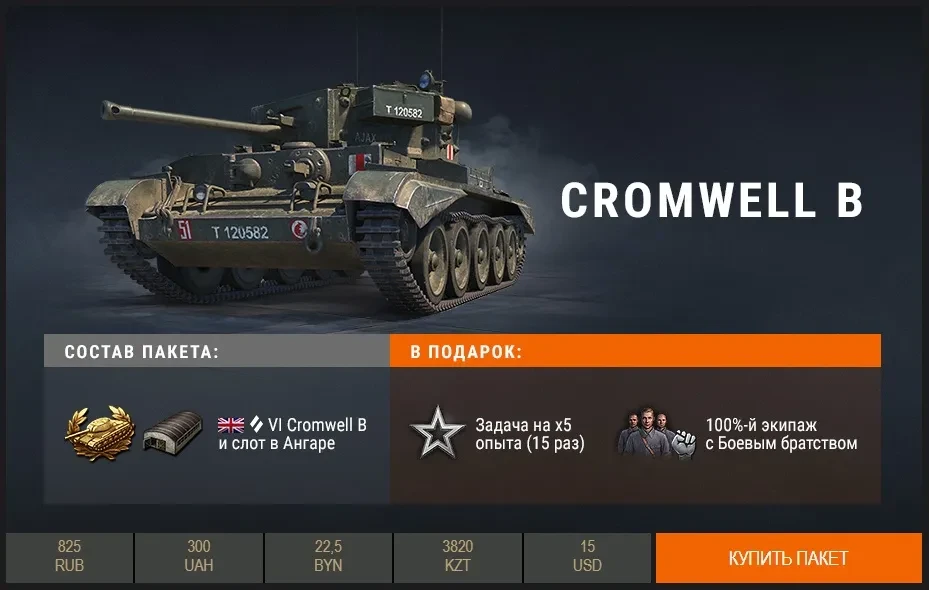The image size is (929, 590).
Task: Click the gold premium tank medal icon
Action: point(96,433)
